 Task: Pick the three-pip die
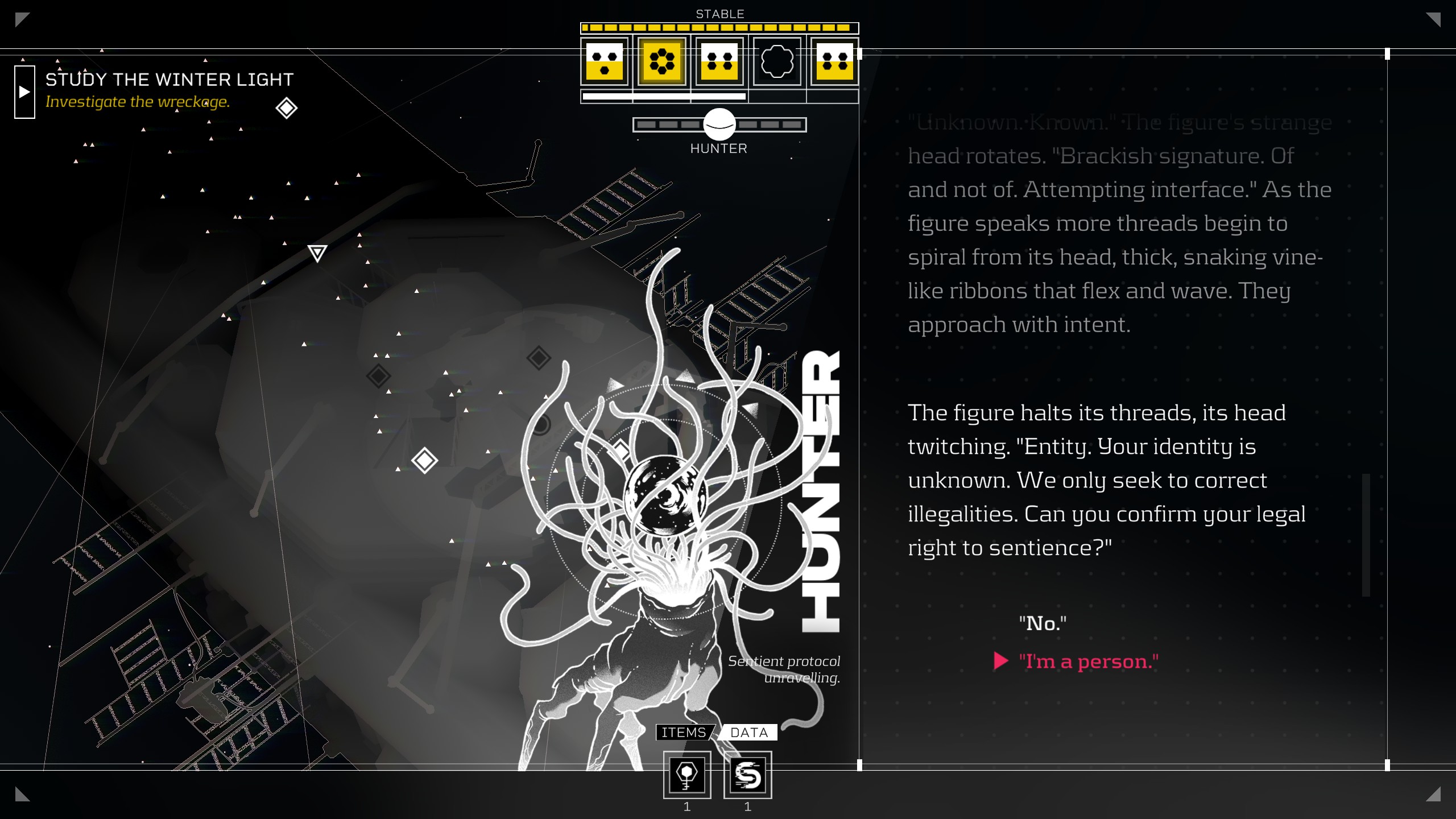click(x=604, y=61)
